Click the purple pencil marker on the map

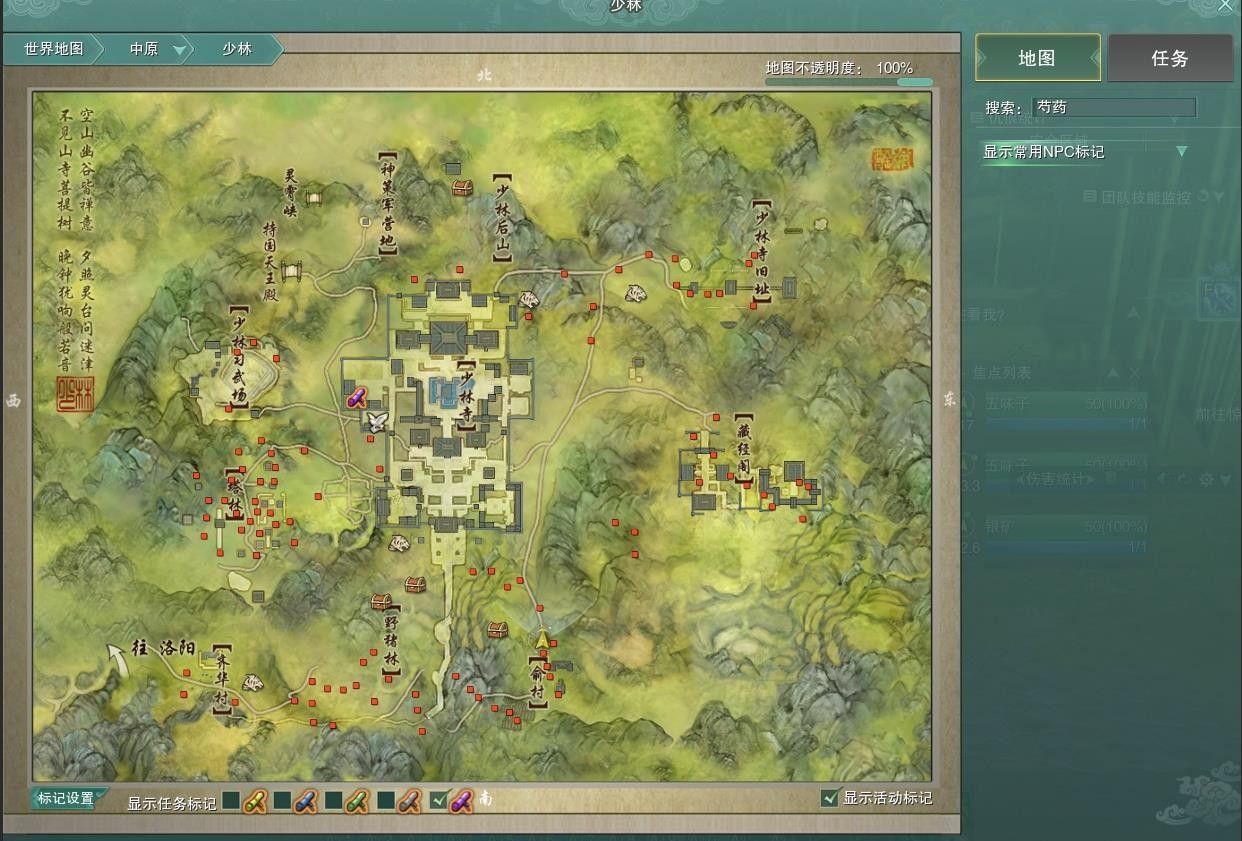(356, 398)
